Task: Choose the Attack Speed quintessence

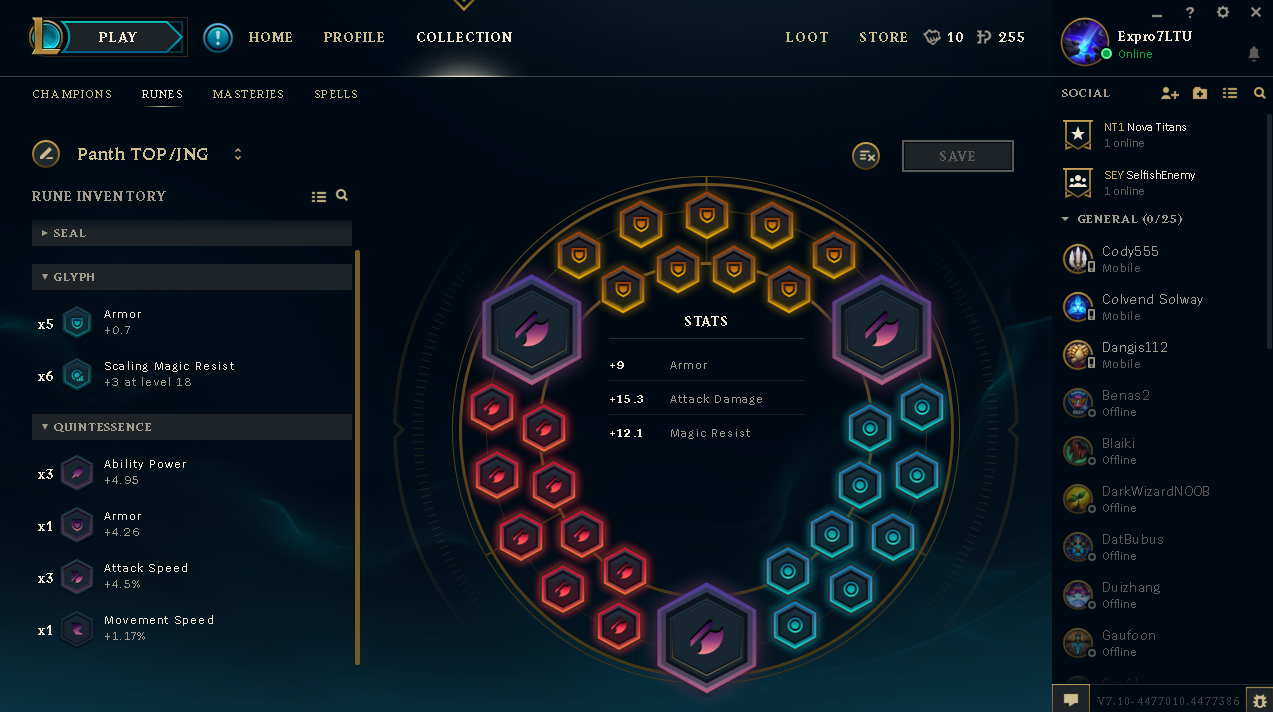Action: point(145,575)
